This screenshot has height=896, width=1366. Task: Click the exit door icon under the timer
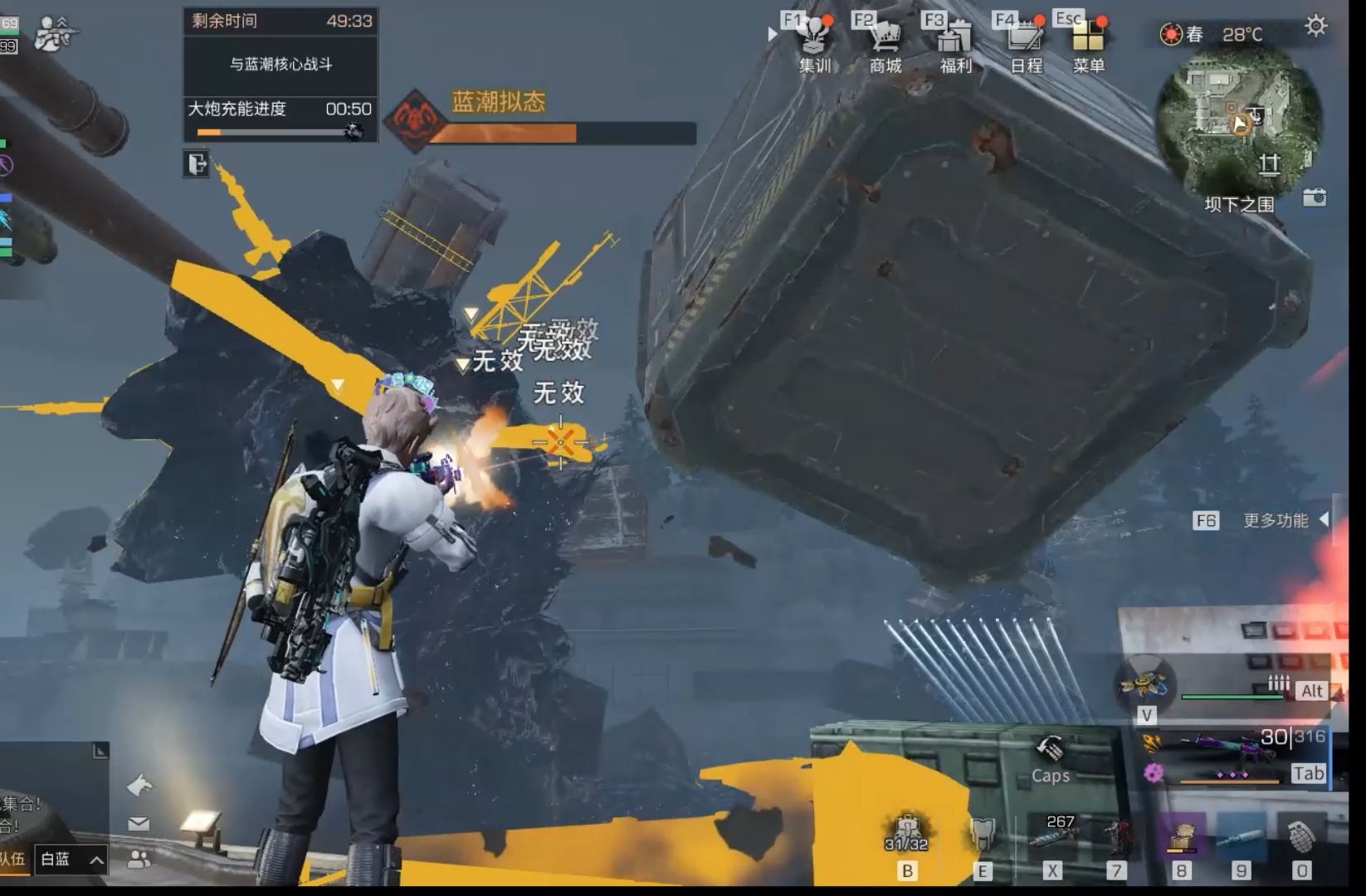click(197, 163)
